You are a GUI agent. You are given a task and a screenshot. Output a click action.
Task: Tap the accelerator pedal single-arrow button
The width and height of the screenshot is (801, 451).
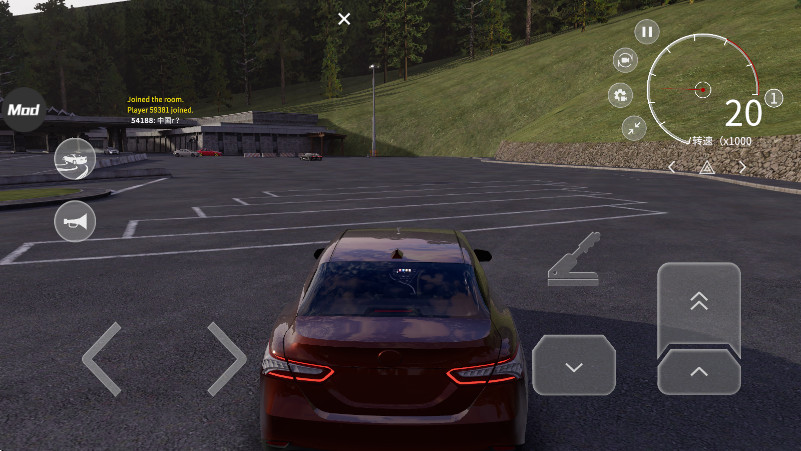[x=699, y=372]
